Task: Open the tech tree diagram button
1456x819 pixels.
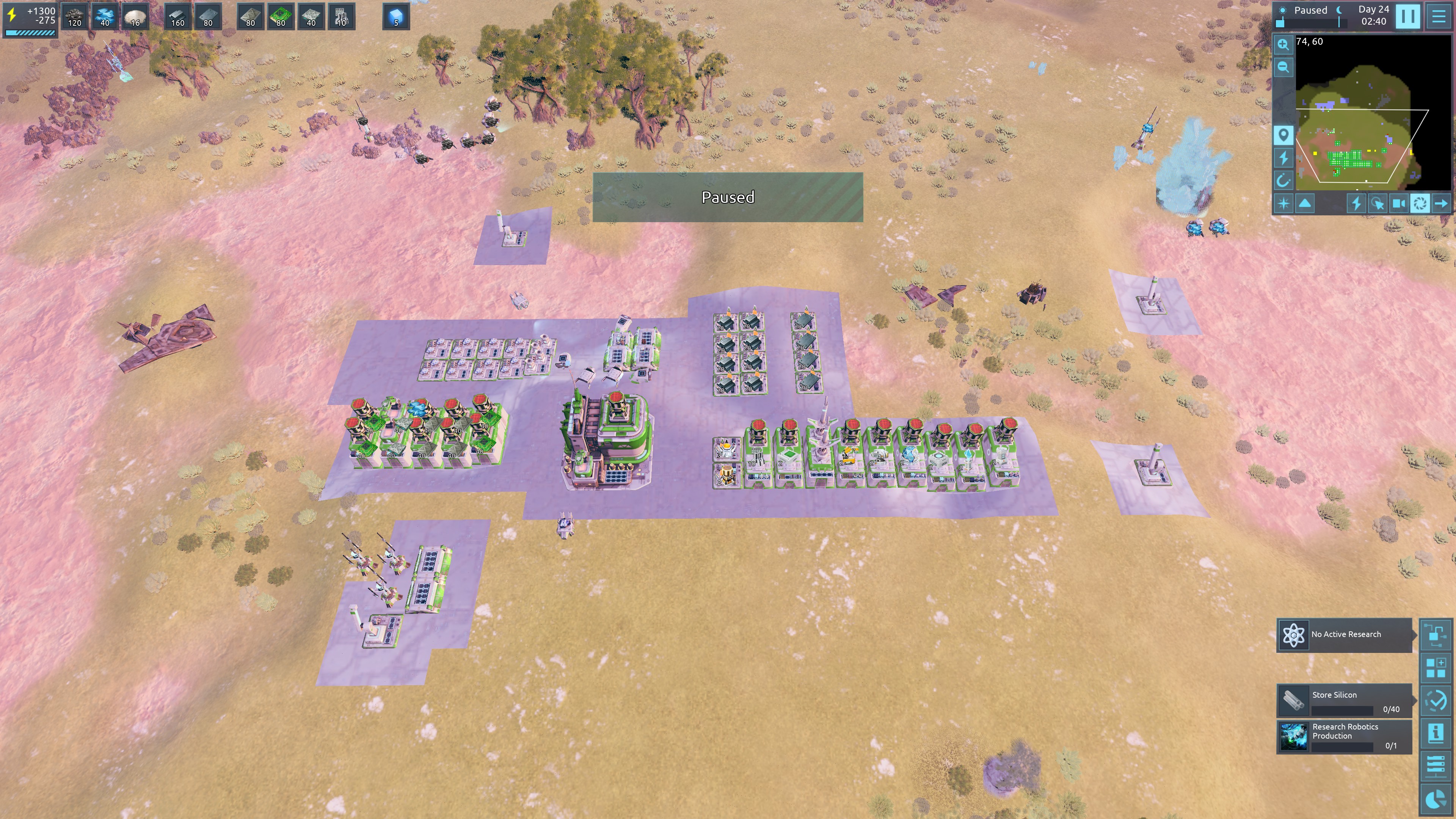Action: 1436,634
